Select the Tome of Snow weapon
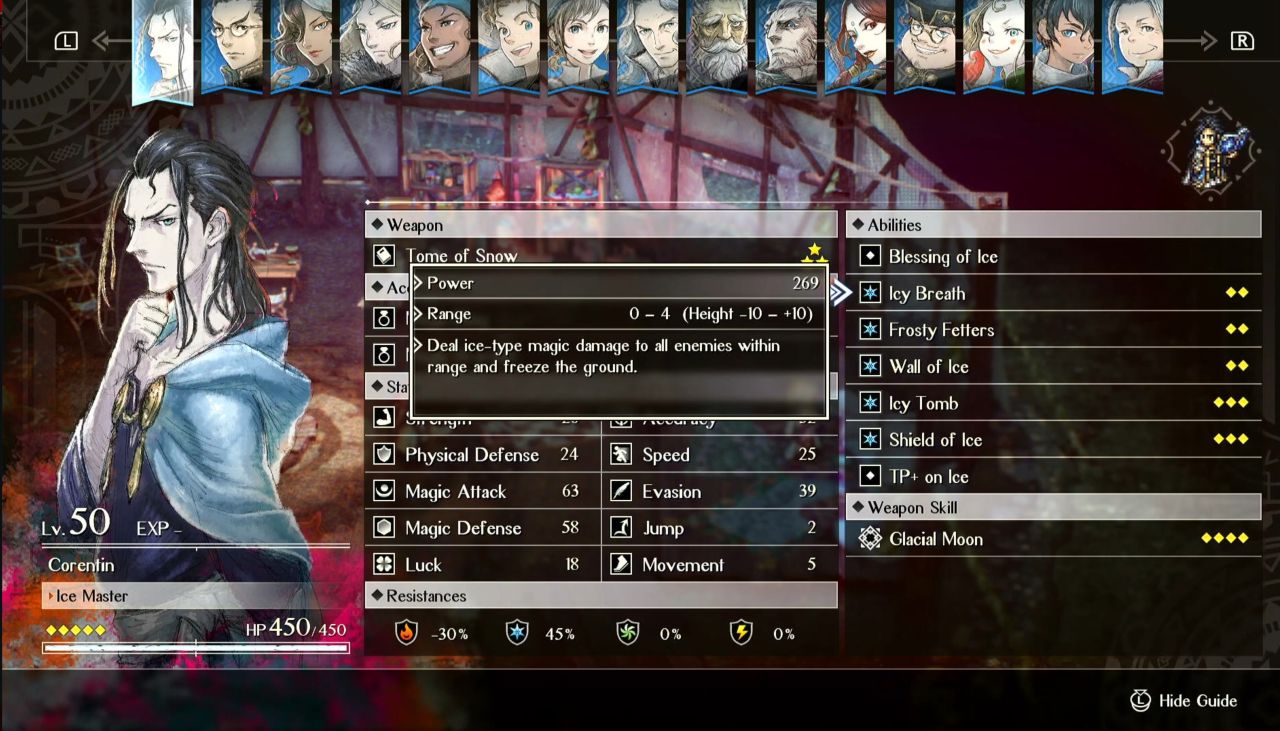 point(461,256)
